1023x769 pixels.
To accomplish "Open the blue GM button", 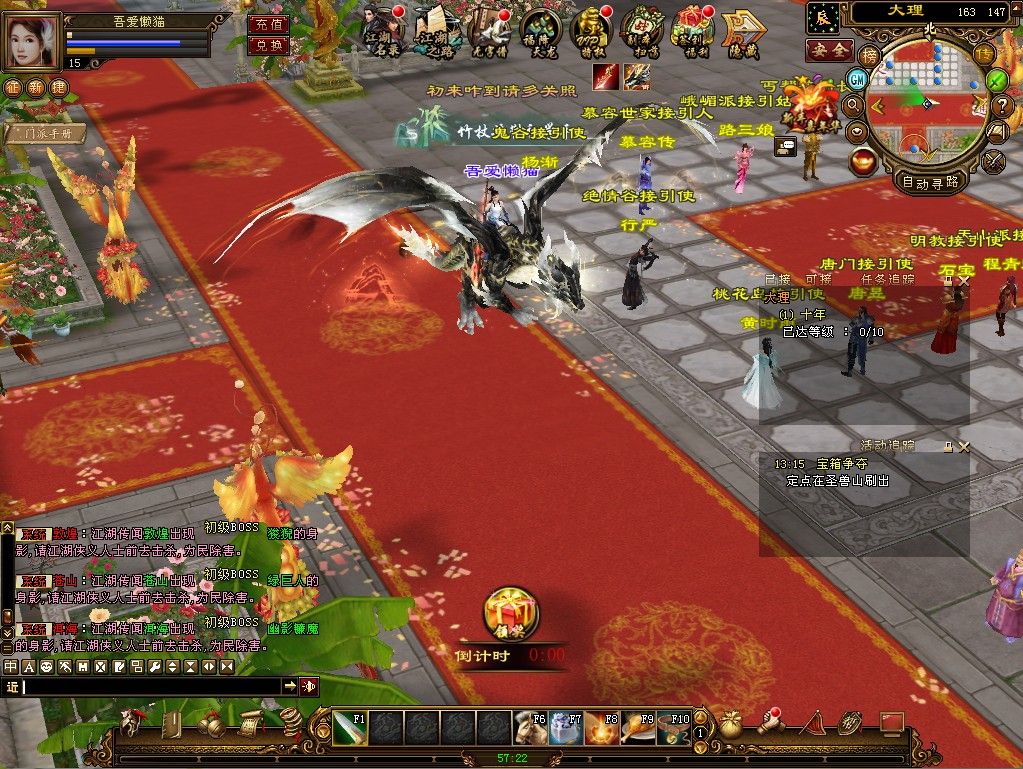I will (857, 78).
